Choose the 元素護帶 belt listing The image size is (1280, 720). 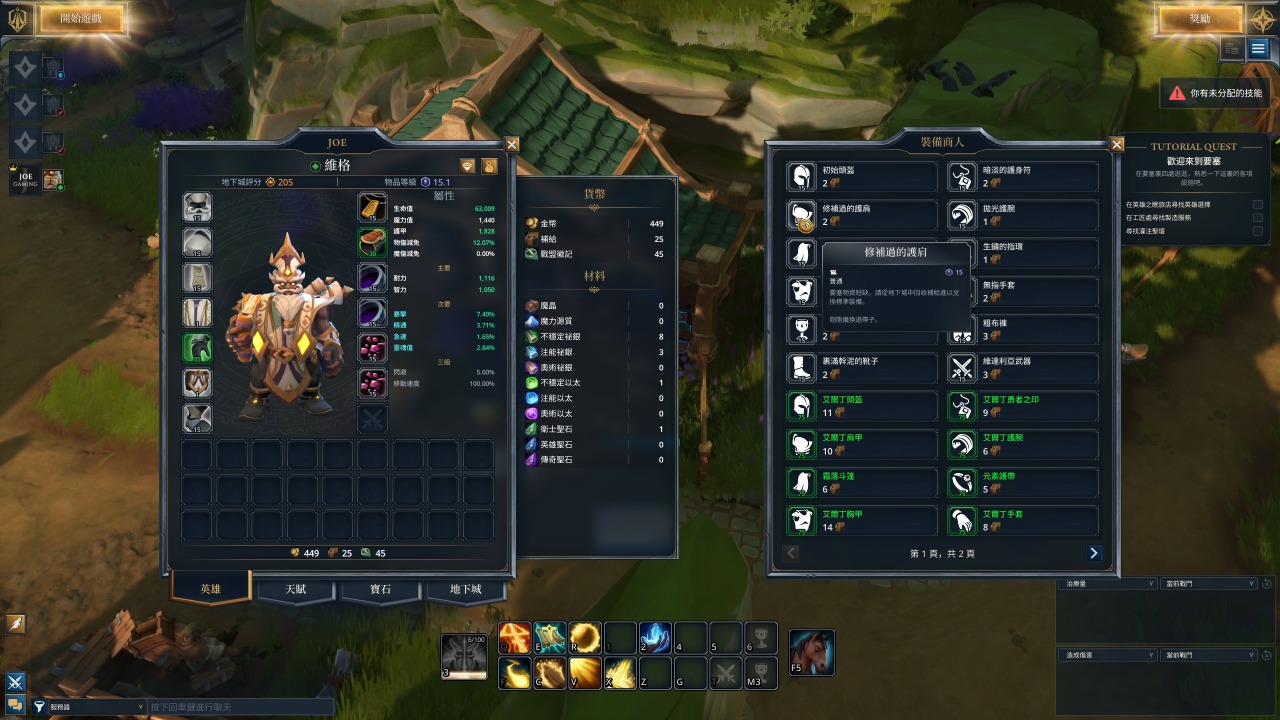click(x=1022, y=483)
